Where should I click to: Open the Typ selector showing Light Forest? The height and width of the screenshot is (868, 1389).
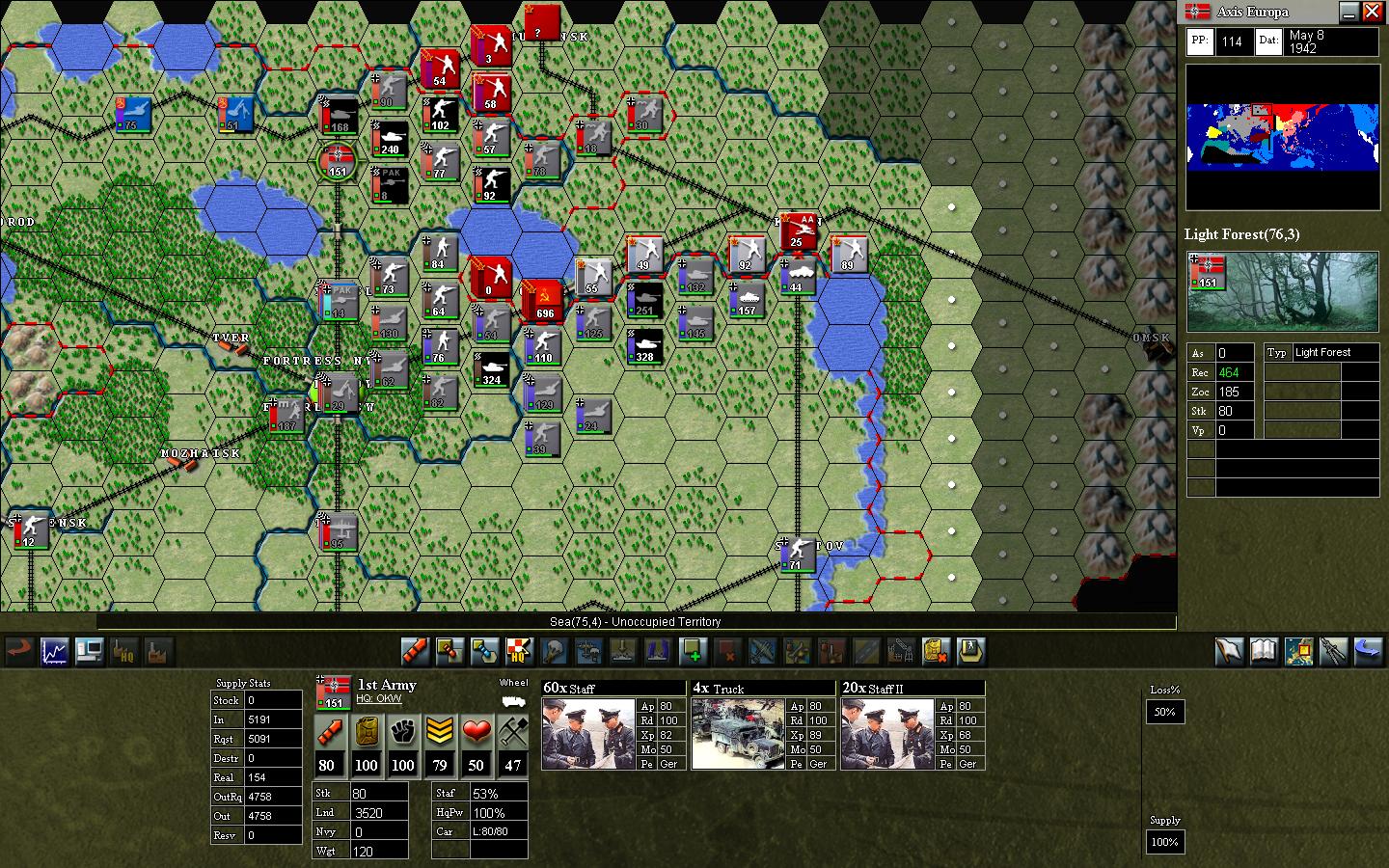[1277, 353]
